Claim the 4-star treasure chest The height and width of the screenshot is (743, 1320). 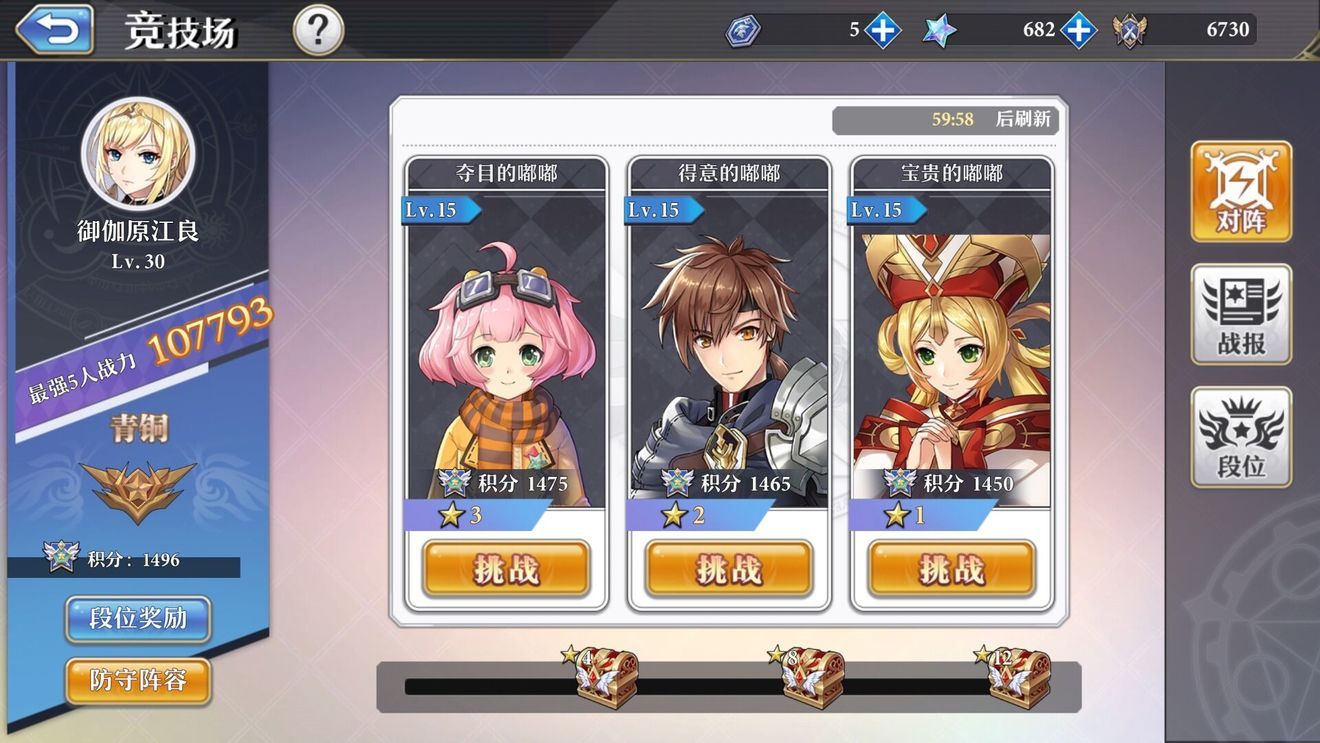point(606,679)
